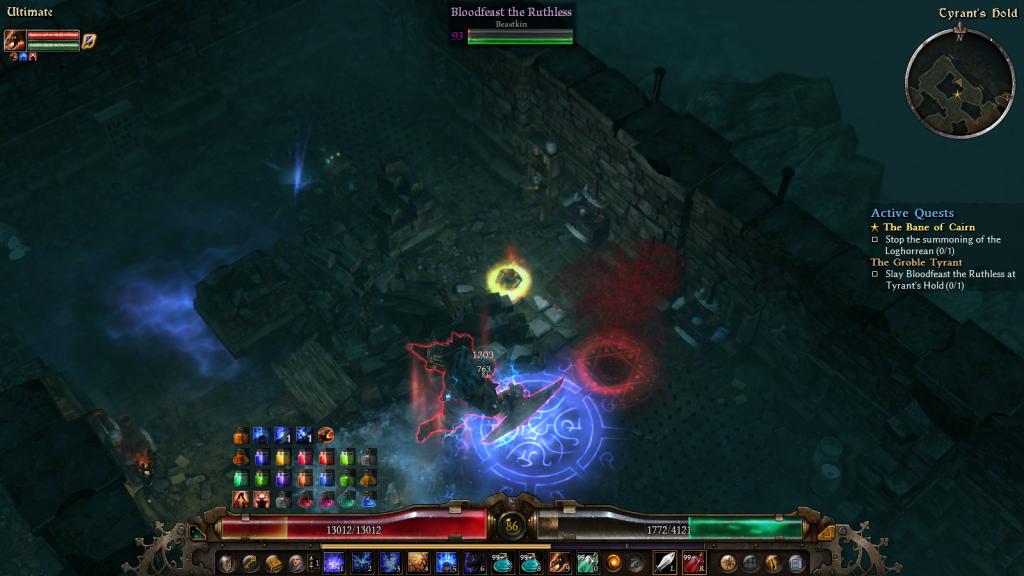Viewport: 1024px width, 576px height.
Task: Activate the fiery orb hotbar skill
Action: [614, 562]
